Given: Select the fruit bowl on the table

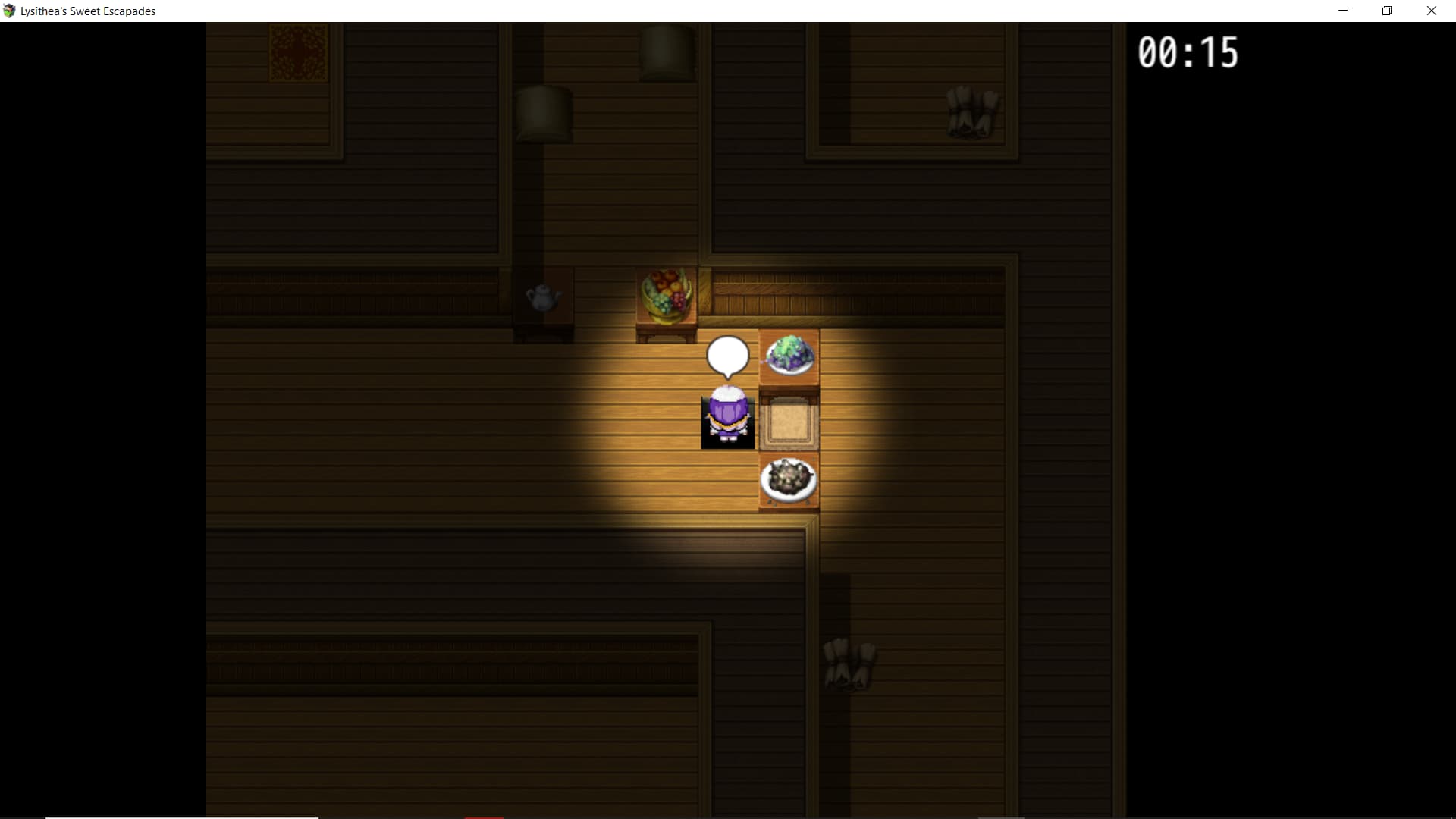Looking at the screenshot, I should click(666, 296).
